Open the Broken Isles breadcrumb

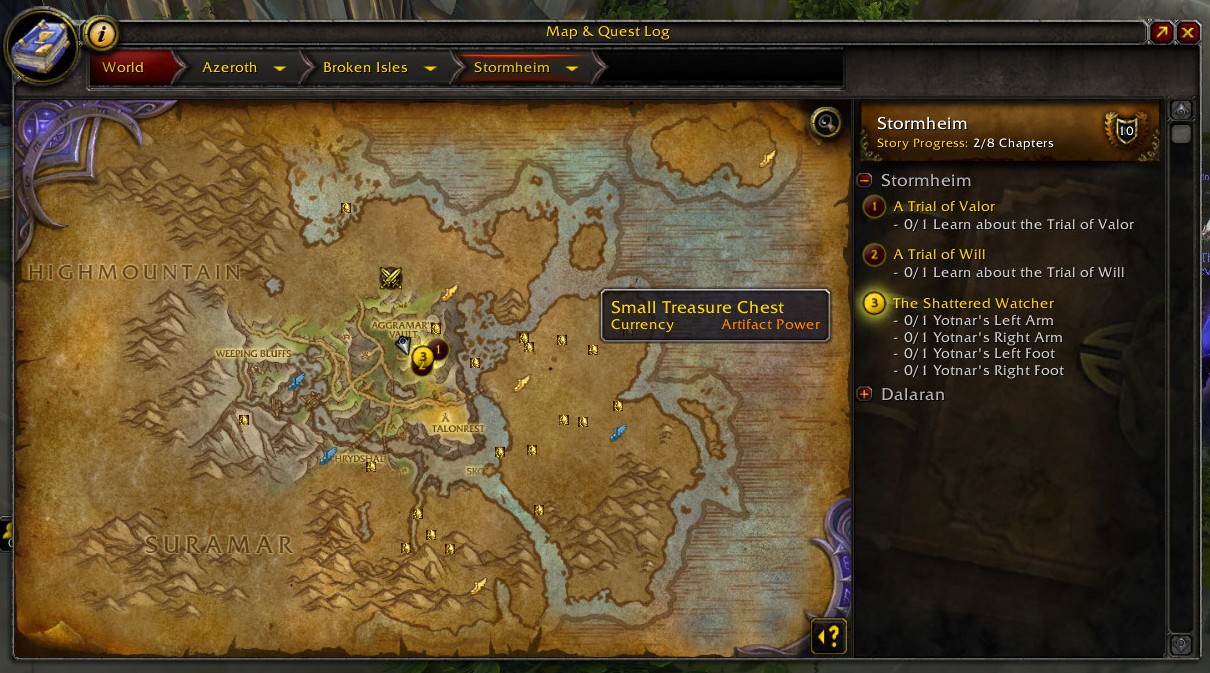point(365,68)
